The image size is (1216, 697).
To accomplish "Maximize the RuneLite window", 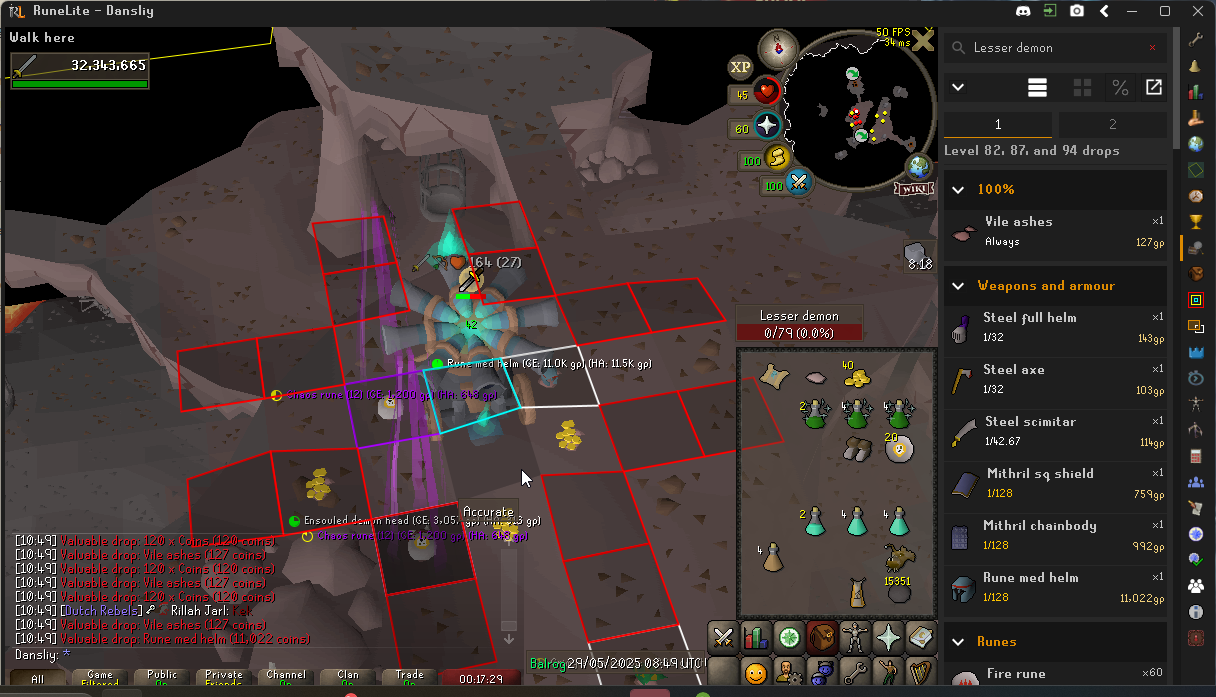I will coord(1165,11).
